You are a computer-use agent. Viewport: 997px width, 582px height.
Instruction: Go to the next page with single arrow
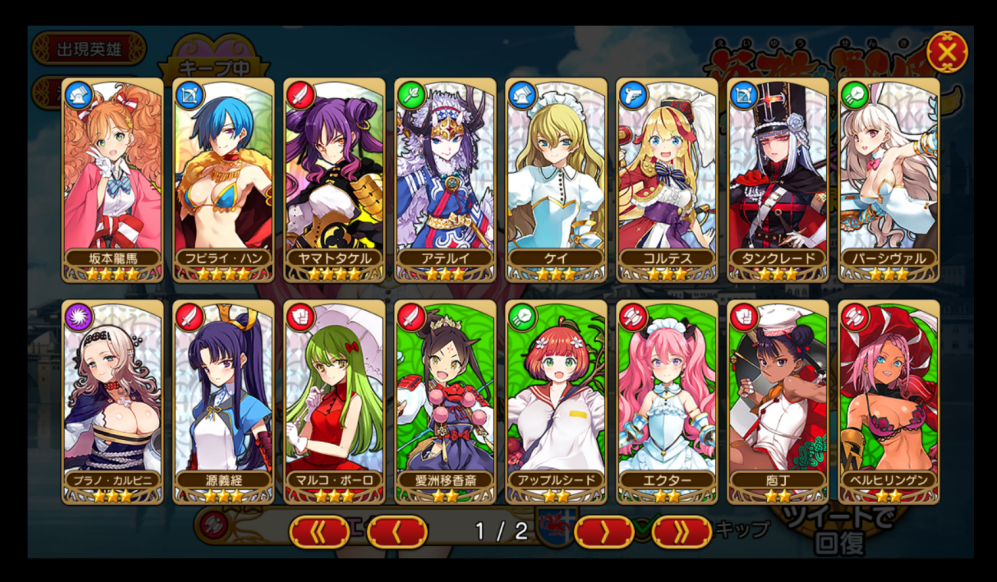point(604,531)
